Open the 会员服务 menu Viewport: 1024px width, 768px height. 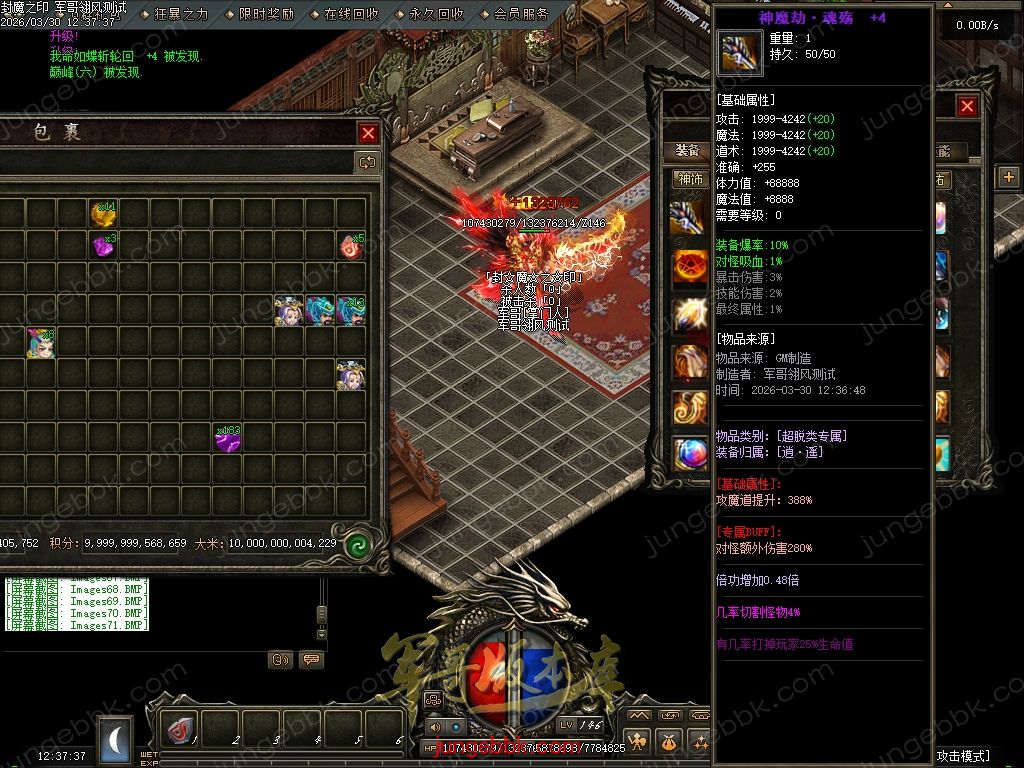[x=521, y=14]
